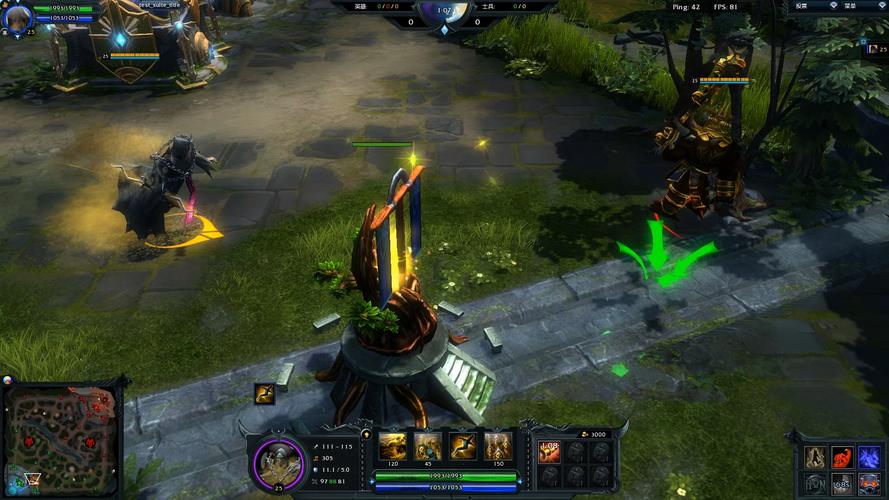Activate the first ability costing 120 mana
Screen dimensions: 889x500
(391, 446)
